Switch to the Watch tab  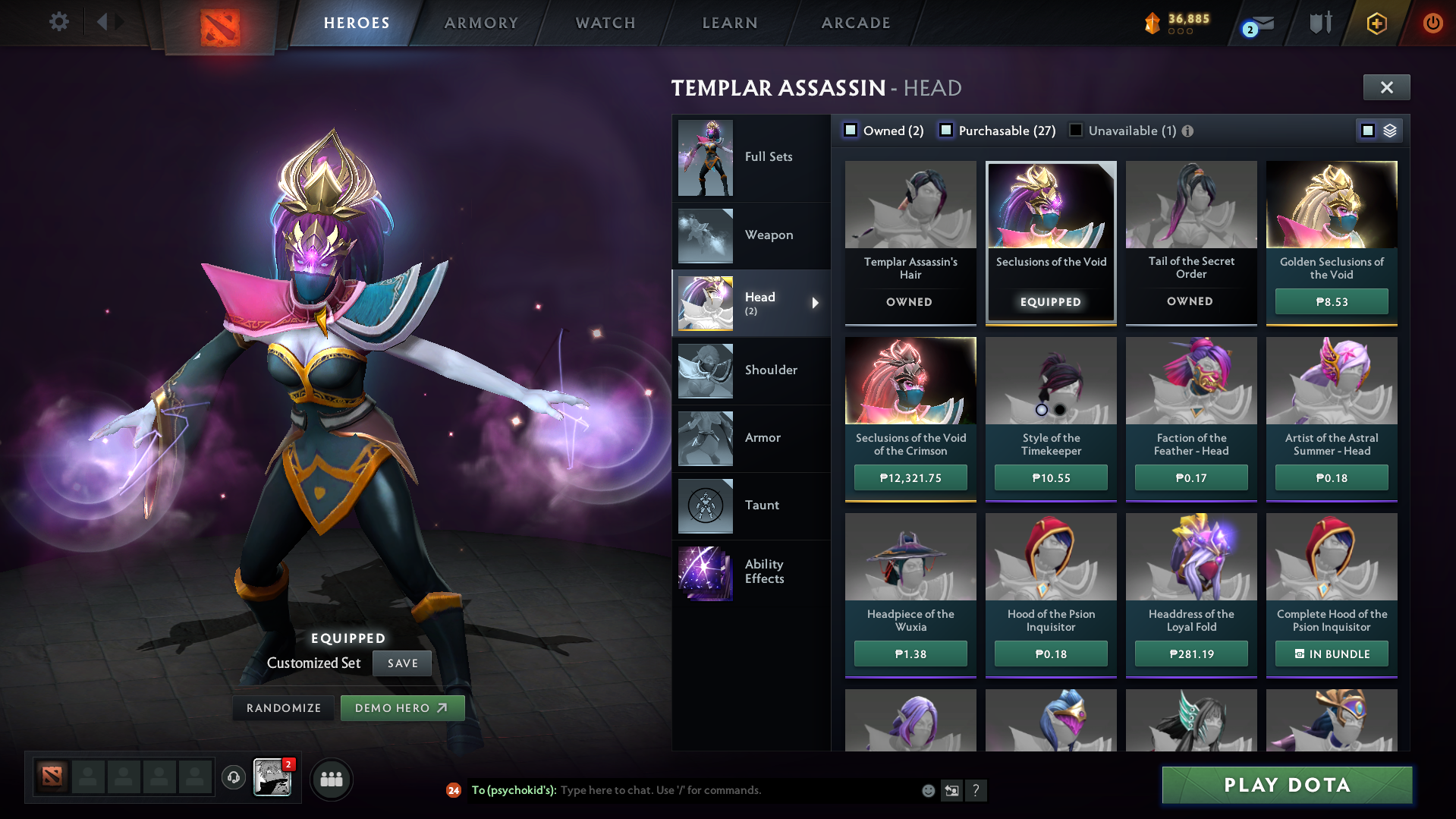click(605, 23)
